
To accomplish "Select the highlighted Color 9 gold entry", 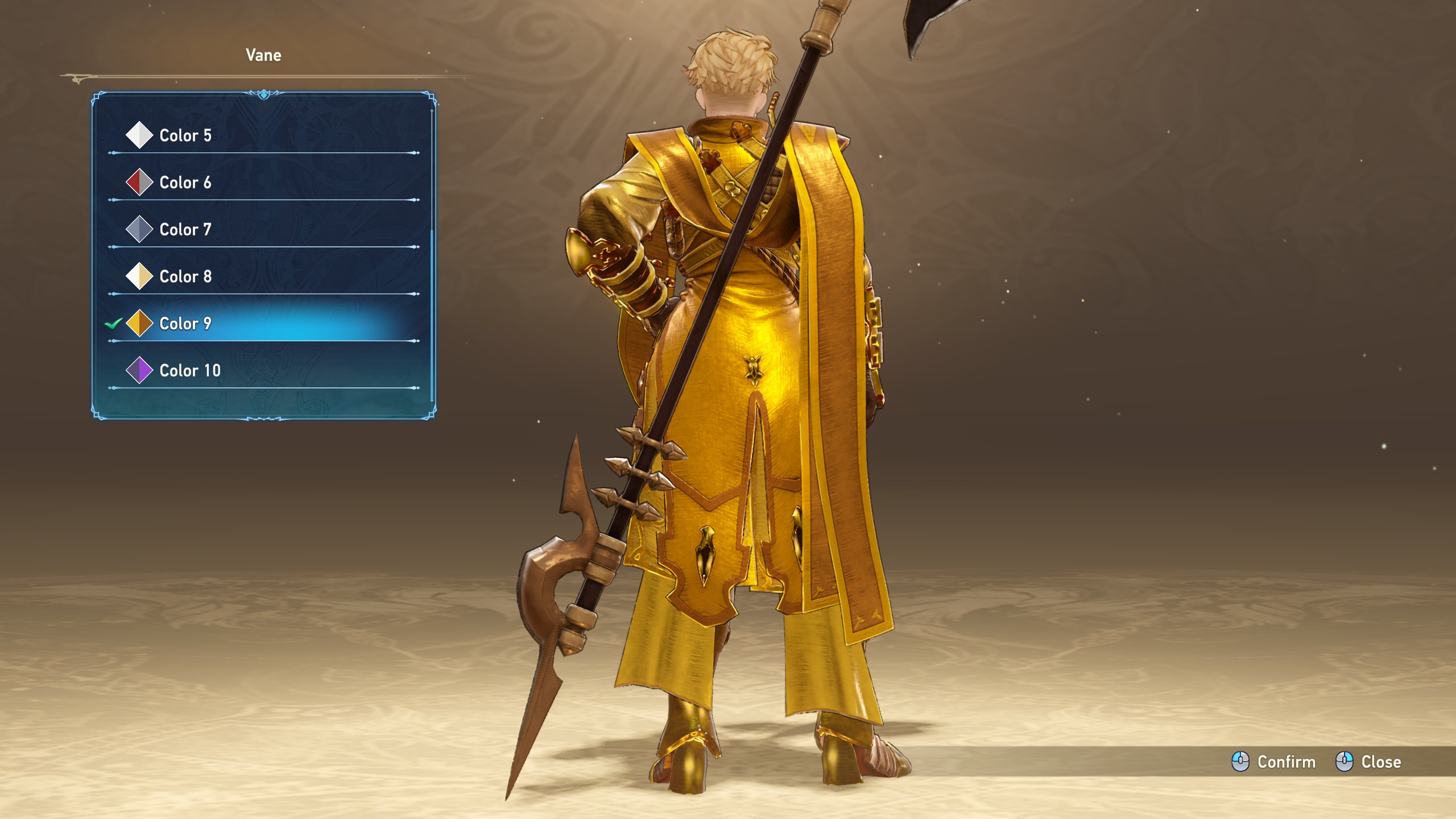I will (x=185, y=324).
